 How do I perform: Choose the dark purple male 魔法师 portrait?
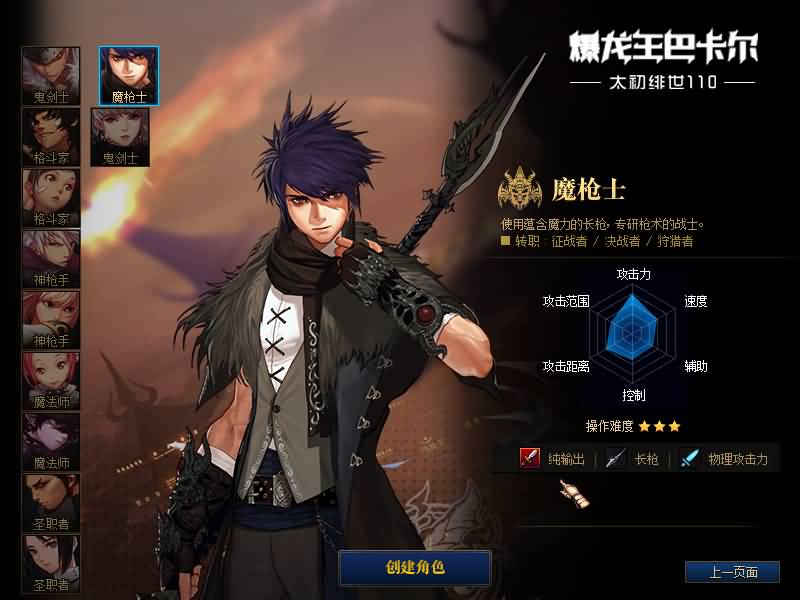point(51,441)
